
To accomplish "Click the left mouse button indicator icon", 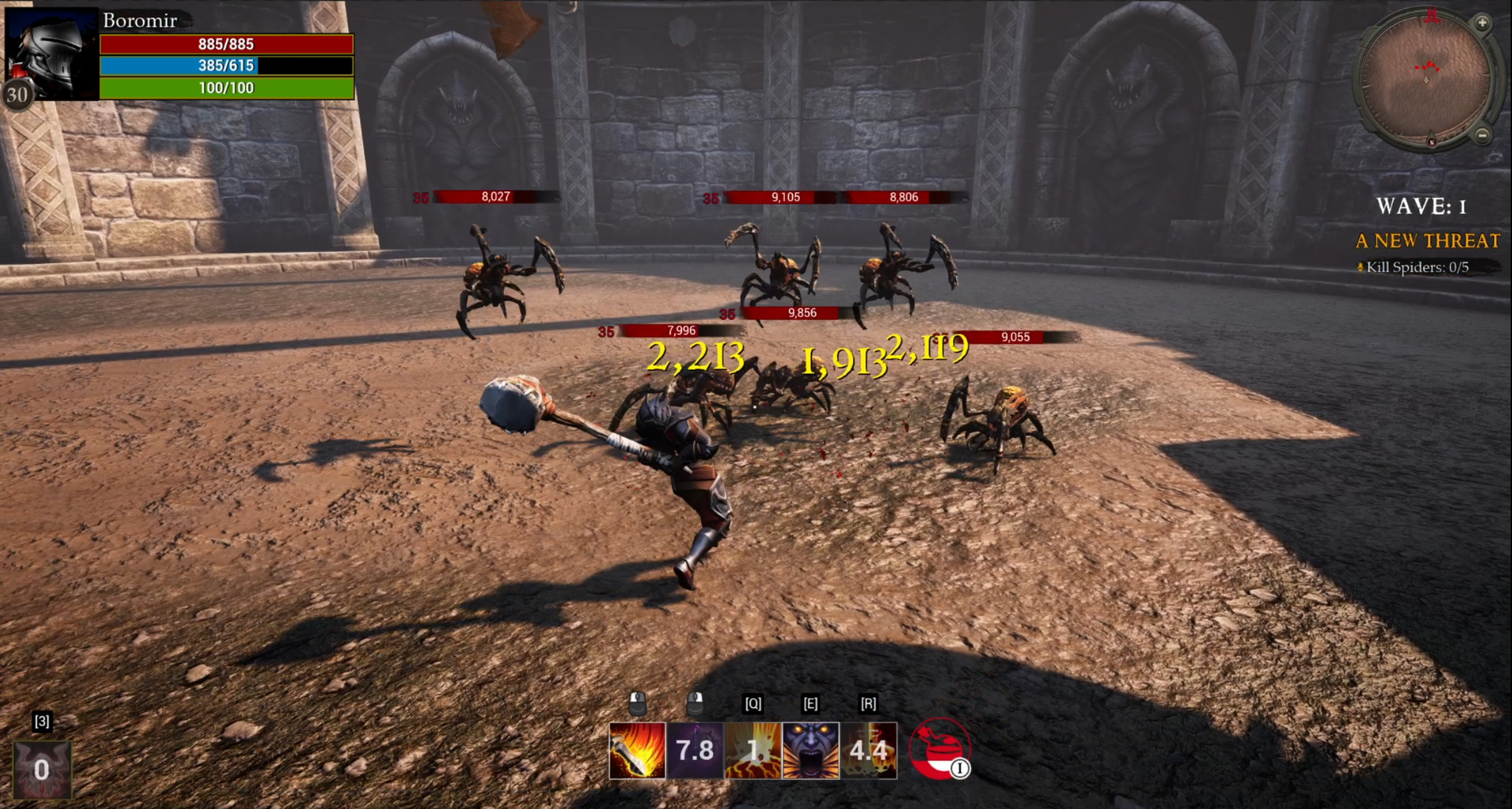I will (x=639, y=704).
